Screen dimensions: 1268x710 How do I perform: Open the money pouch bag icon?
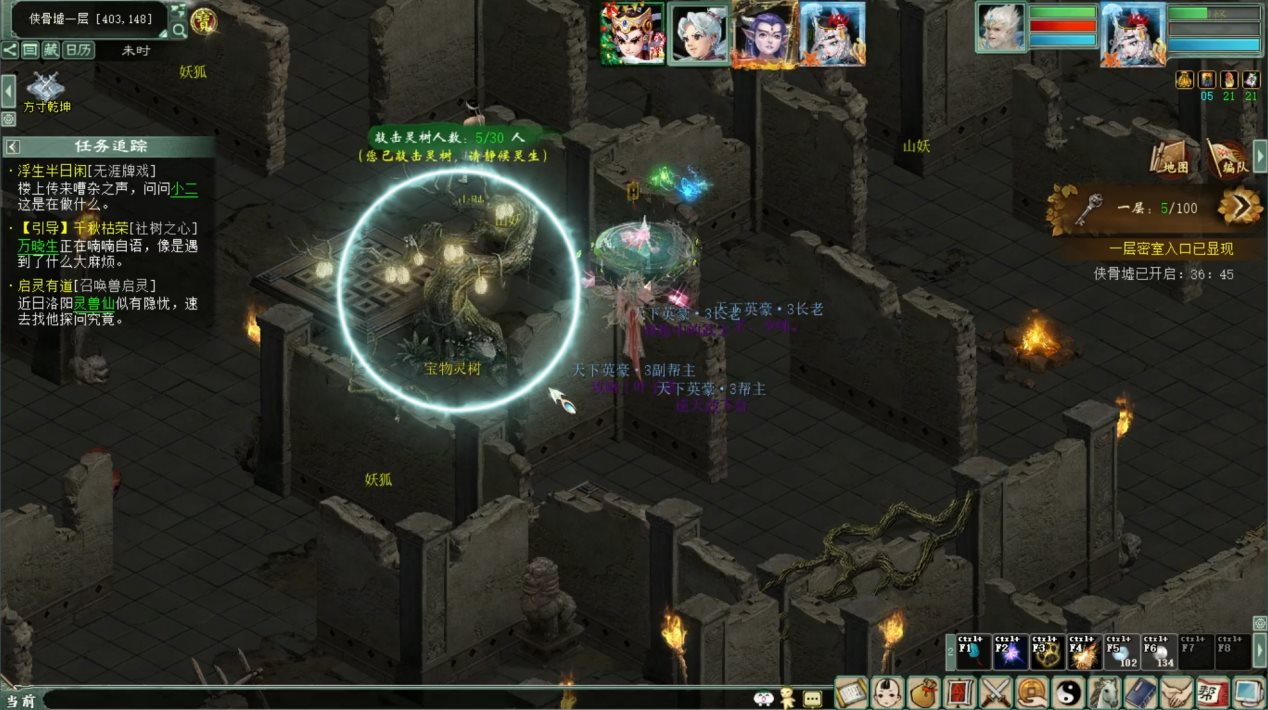click(x=925, y=692)
